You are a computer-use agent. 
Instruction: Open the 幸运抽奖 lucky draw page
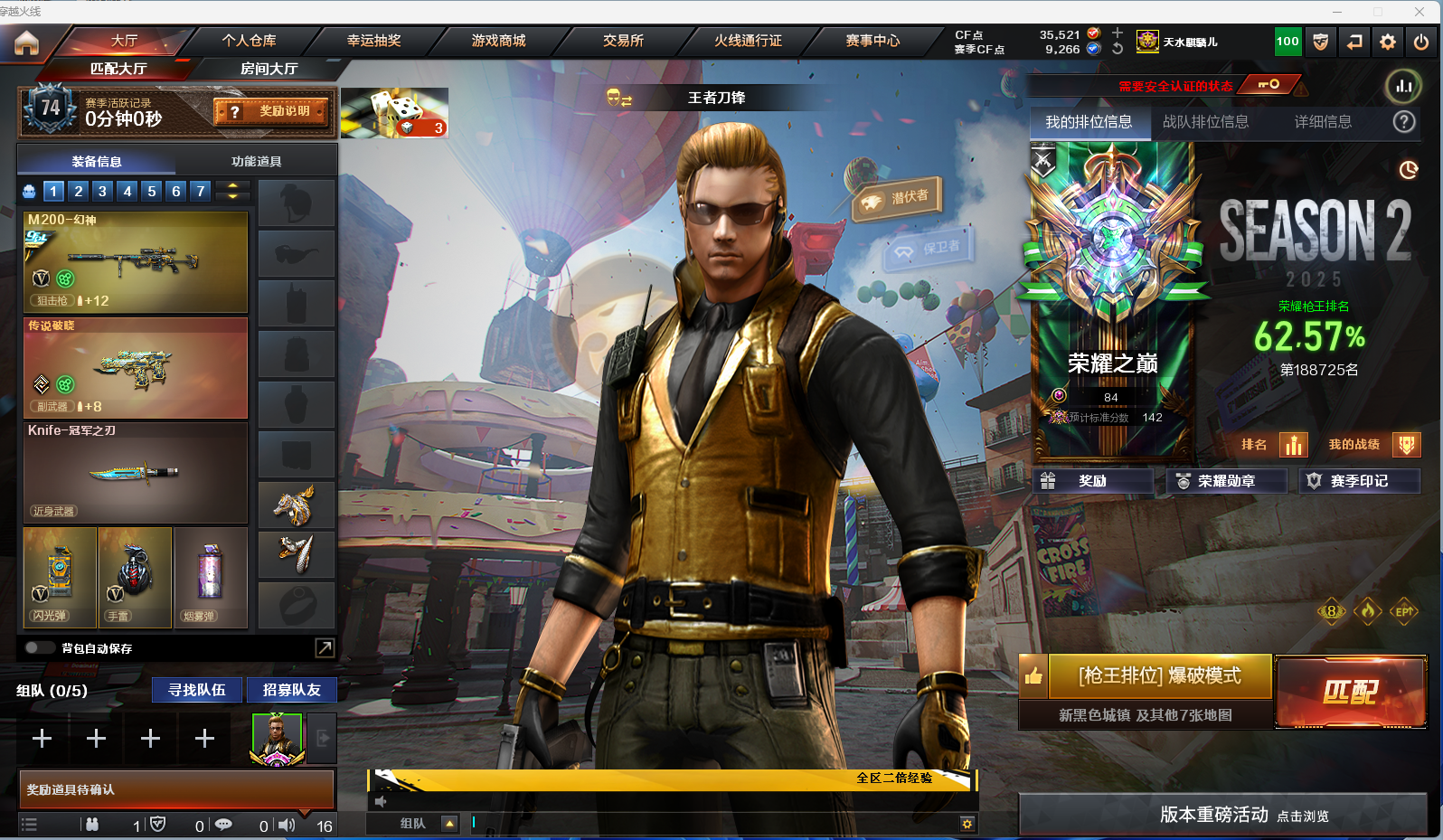pos(373,41)
